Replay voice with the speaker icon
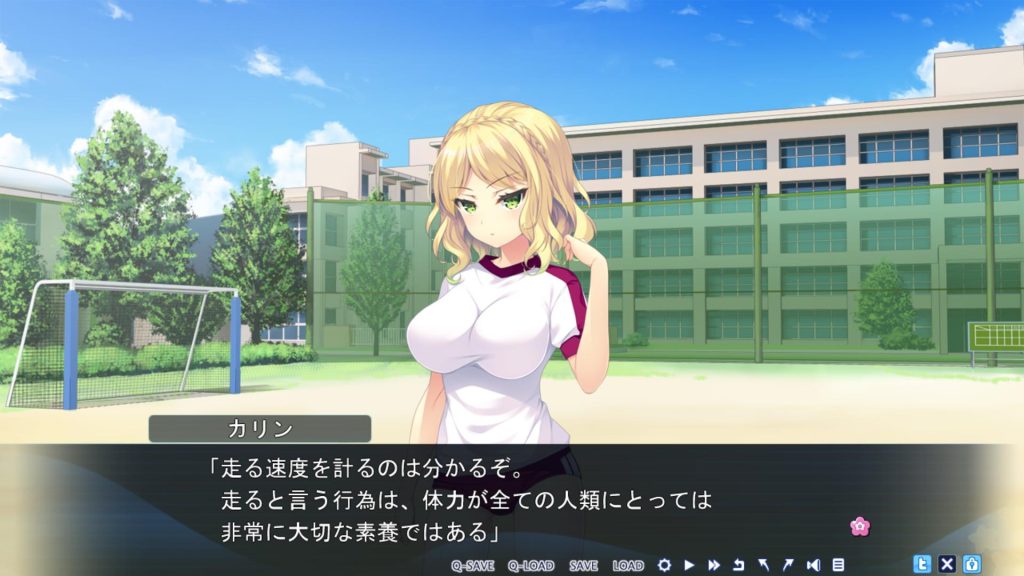1024x576 pixels. click(813, 565)
